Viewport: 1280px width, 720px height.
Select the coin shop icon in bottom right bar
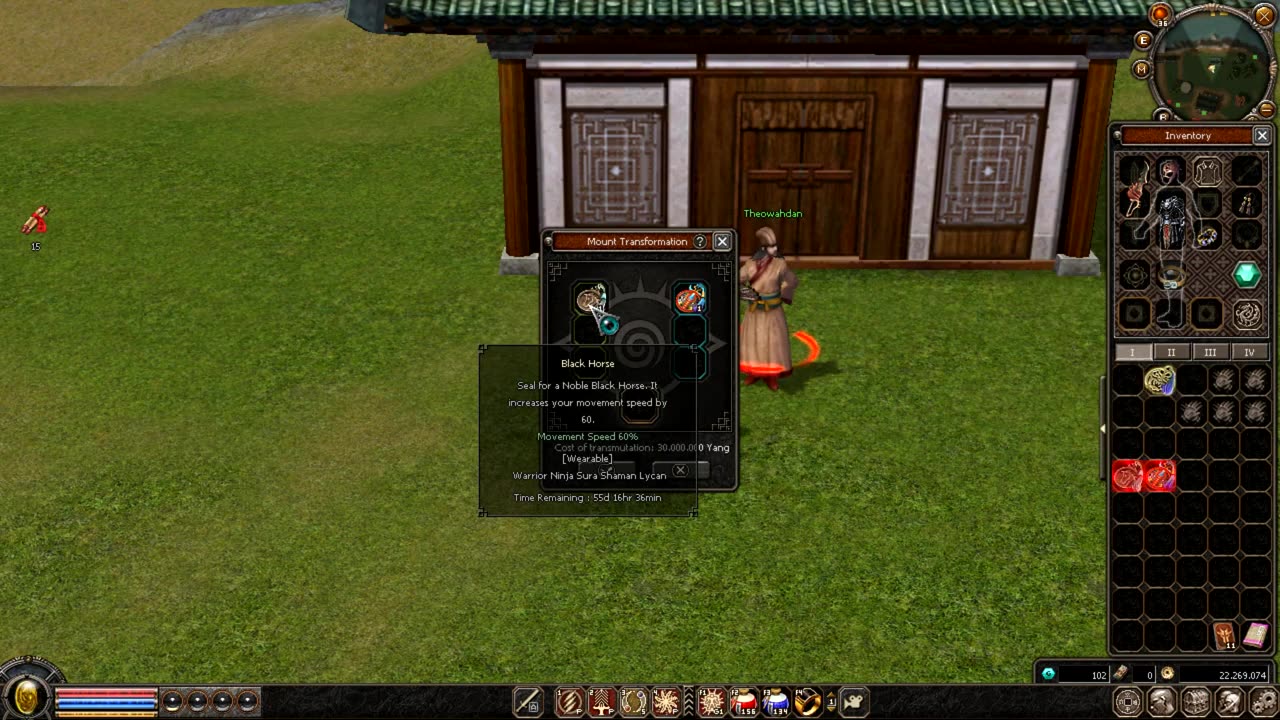click(x=1128, y=701)
